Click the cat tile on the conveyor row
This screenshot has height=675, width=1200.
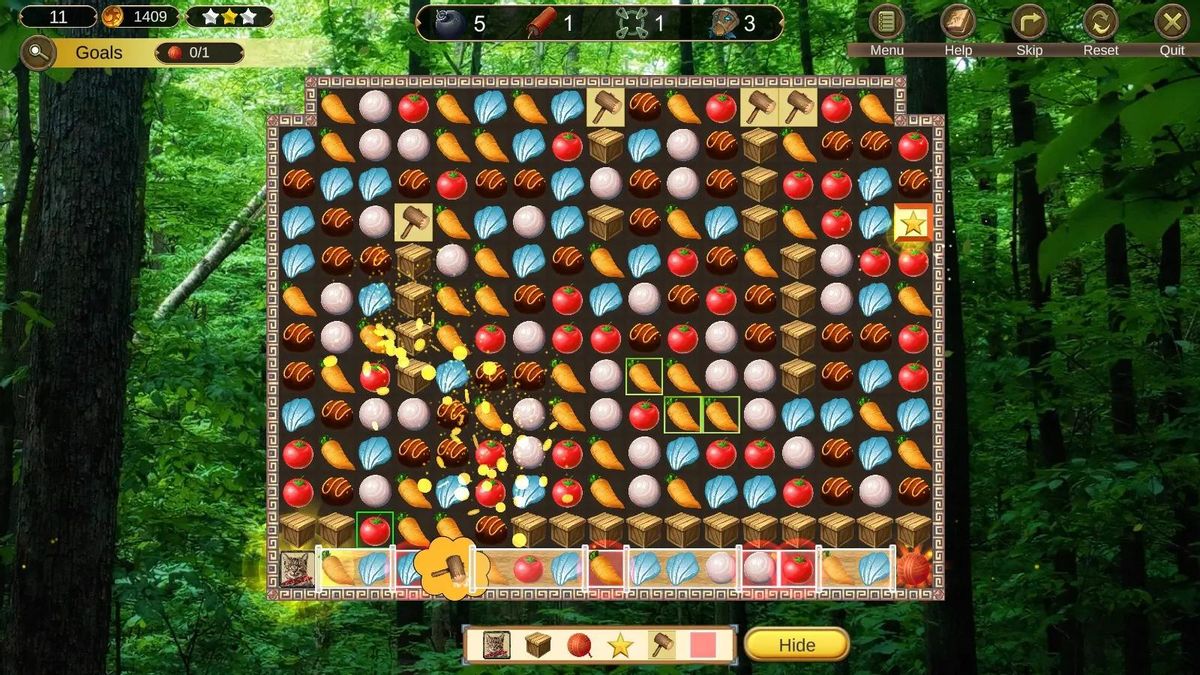pos(297,568)
